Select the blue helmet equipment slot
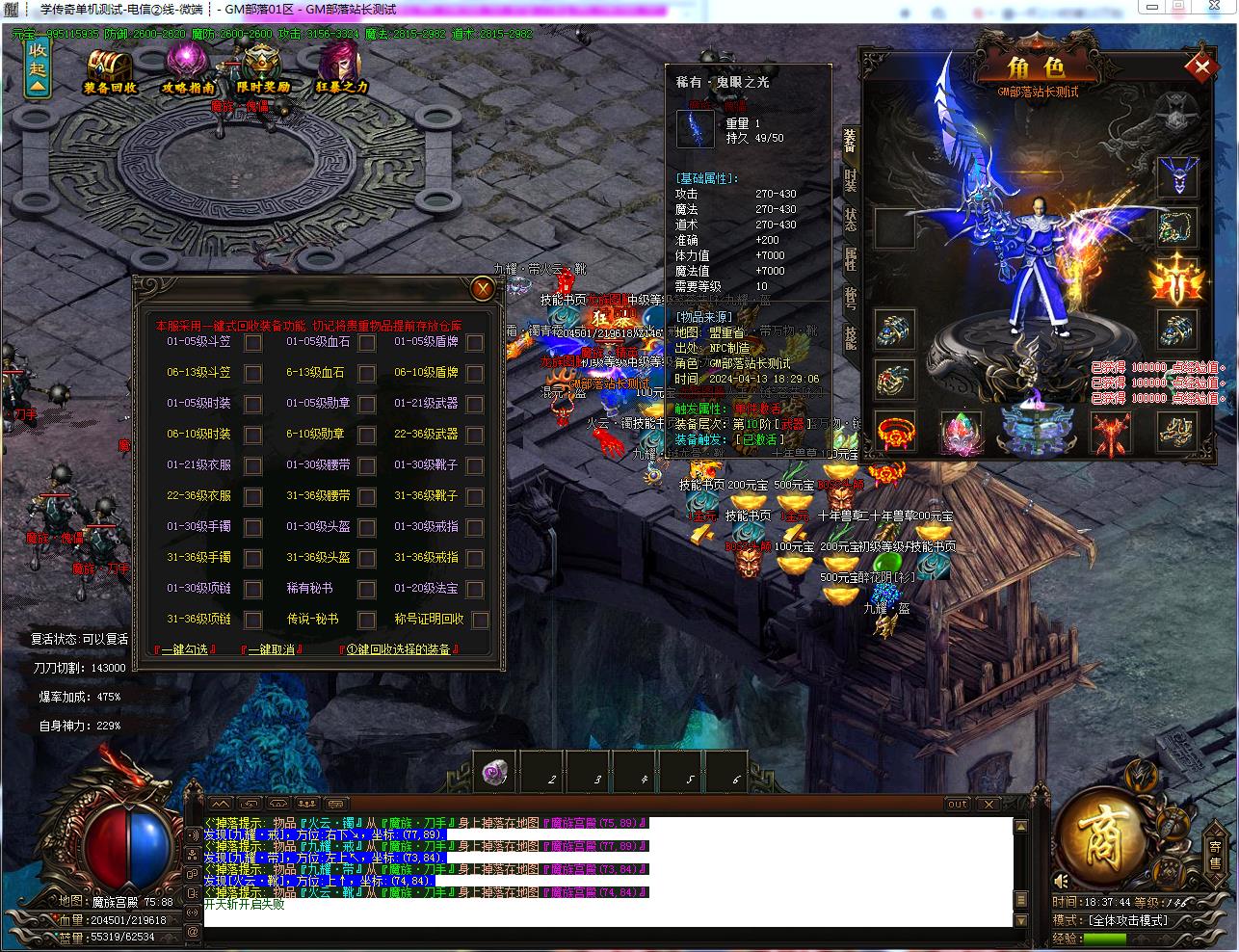The height and width of the screenshot is (952, 1239). pyautogui.click(x=1177, y=177)
